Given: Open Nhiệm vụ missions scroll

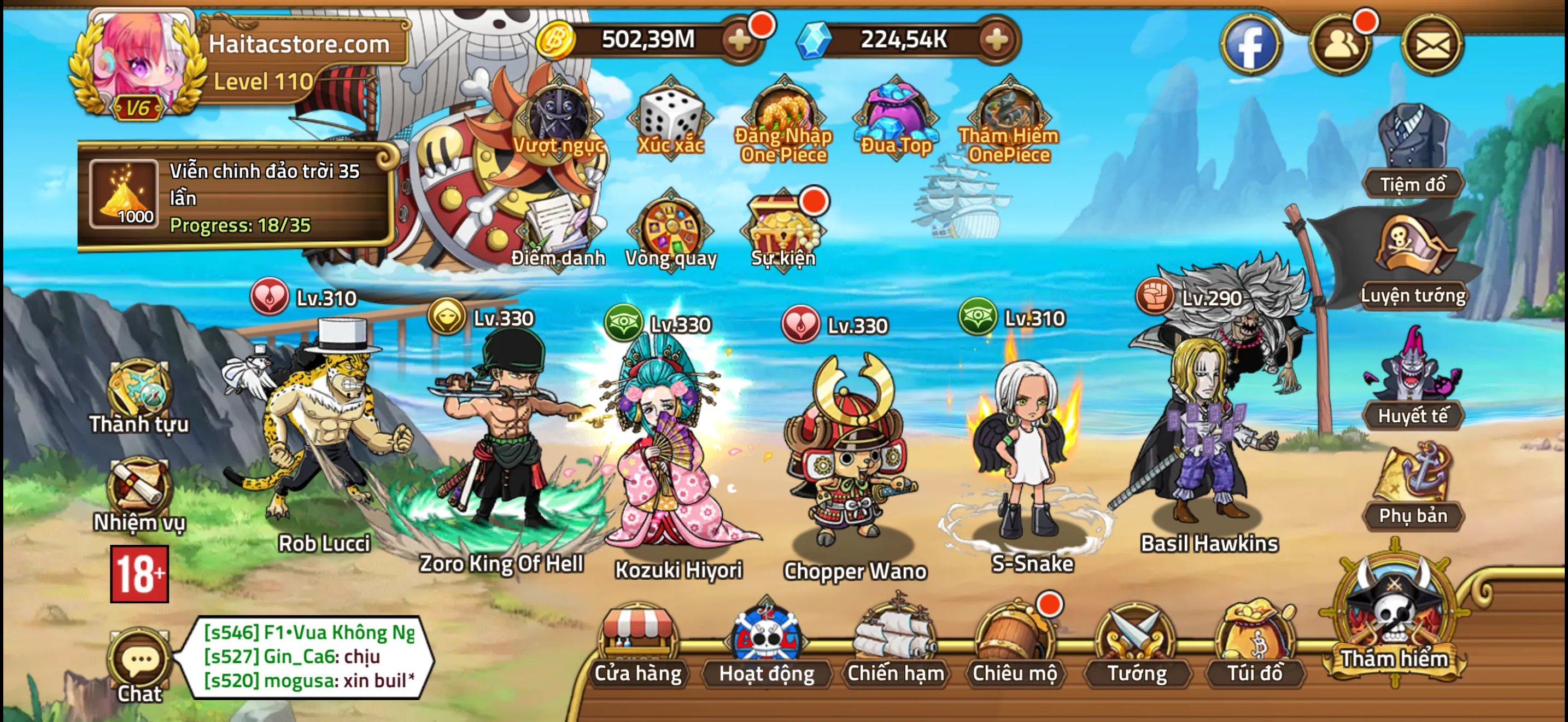Looking at the screenshot, I should (139, 494).
